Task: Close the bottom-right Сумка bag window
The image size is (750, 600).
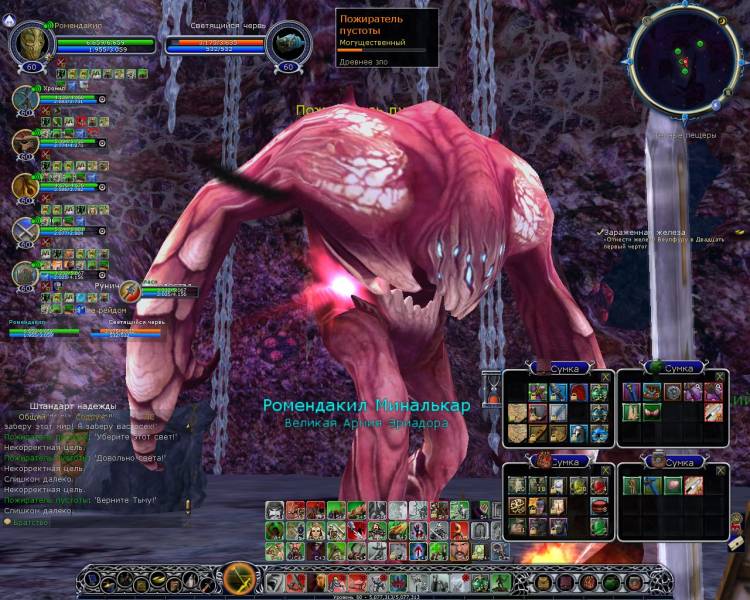Action: coord(720,469)
